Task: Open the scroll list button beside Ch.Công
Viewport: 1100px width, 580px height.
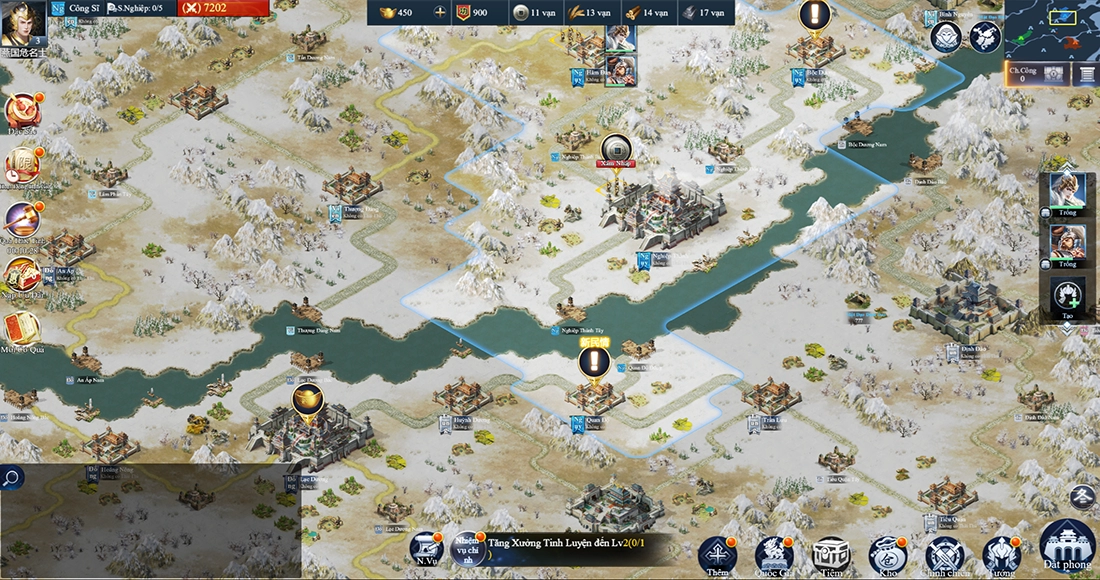Action: pyautogui.click(x=1085, y=73)
